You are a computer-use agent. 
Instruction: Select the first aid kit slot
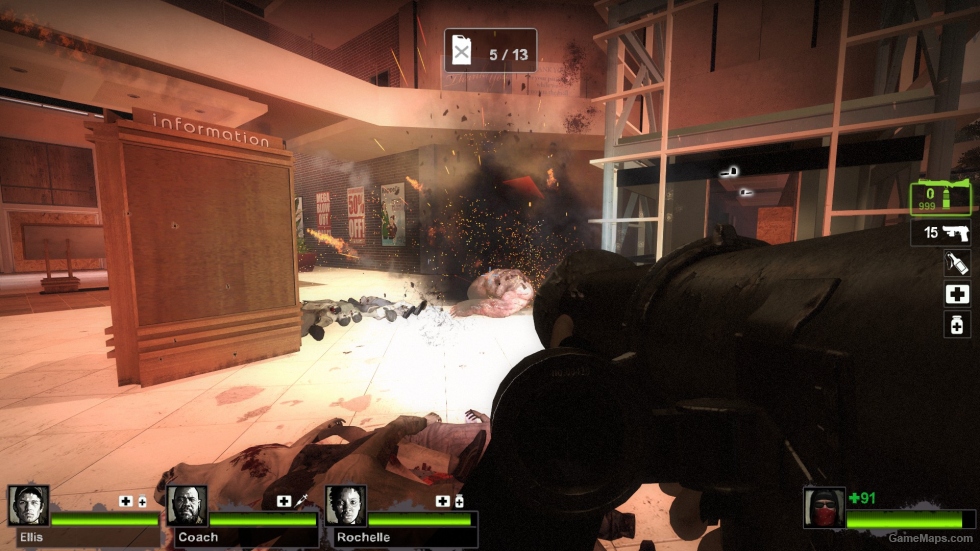point(957,294)
